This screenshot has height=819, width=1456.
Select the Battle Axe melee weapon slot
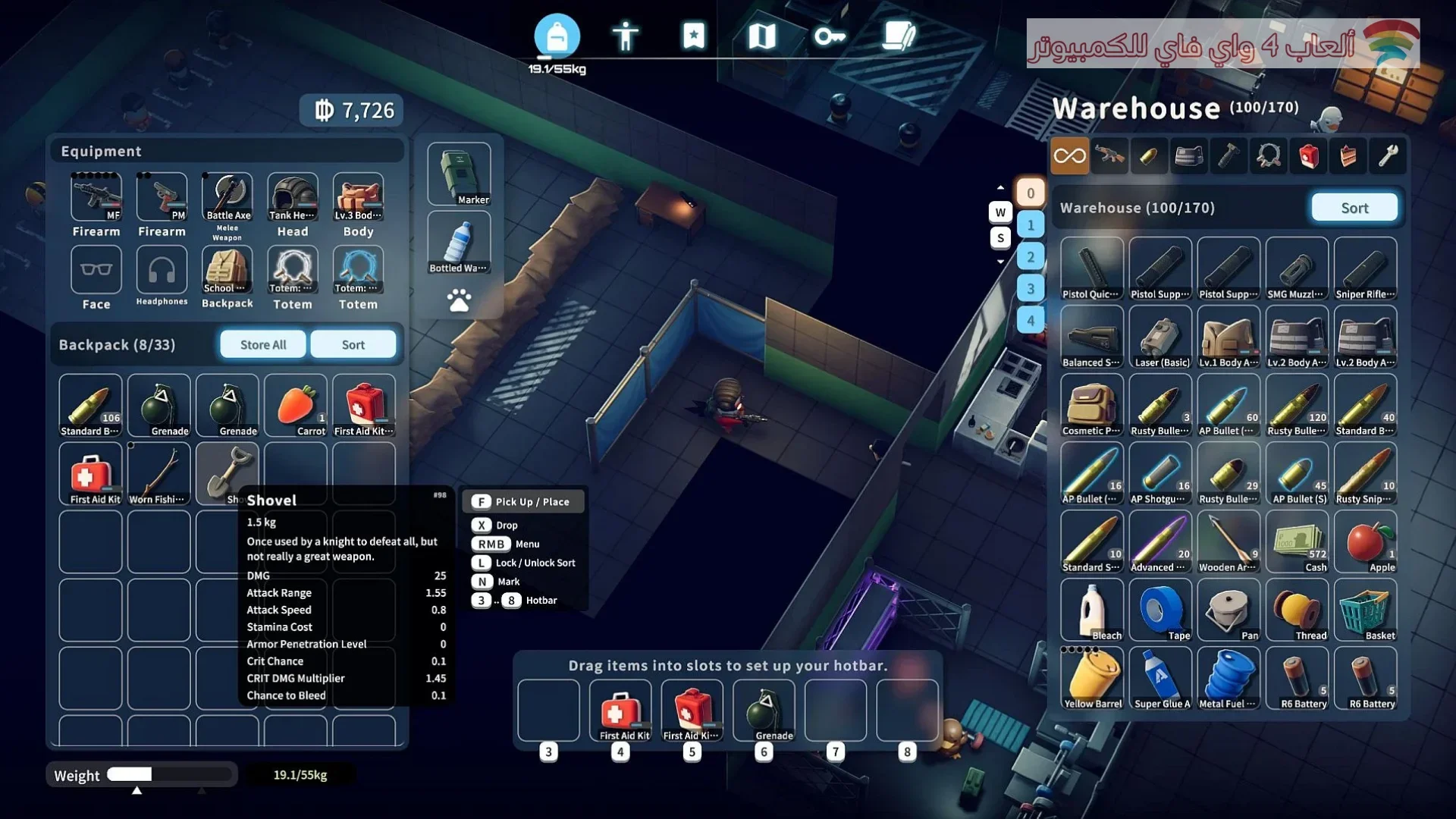pyautogui.click(x=227, y=199)
